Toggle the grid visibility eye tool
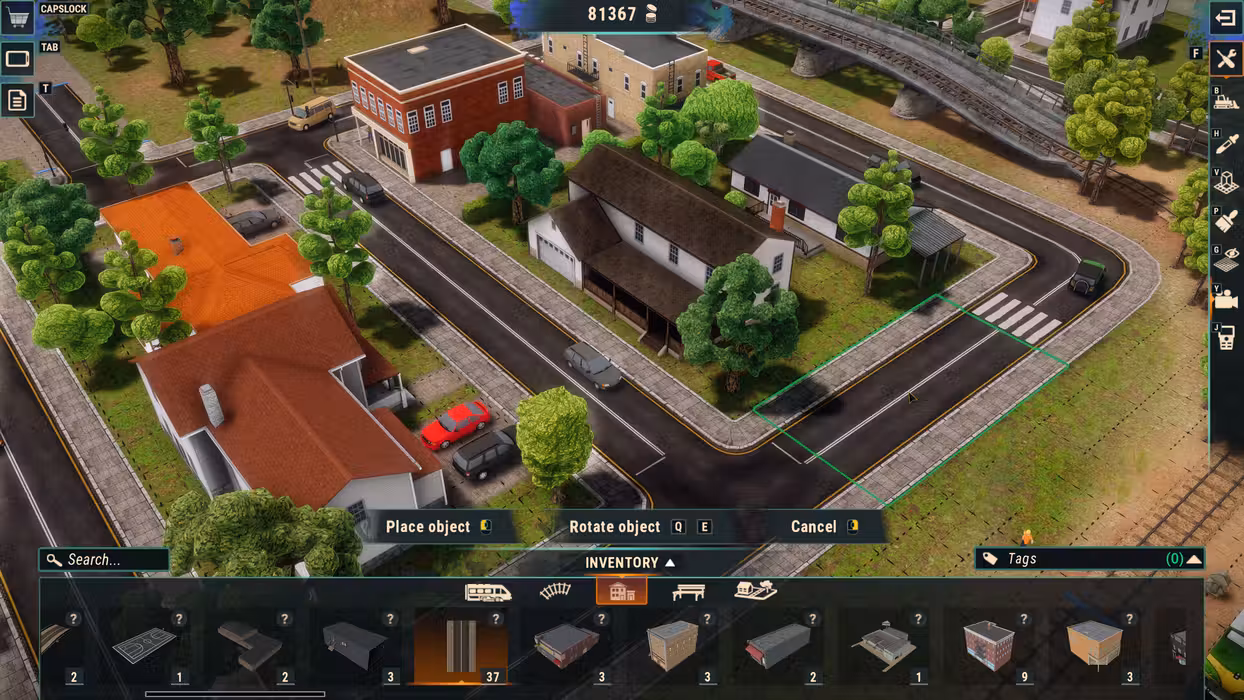The height and width of the screenshot is (700, 1244). (1226, 260)
